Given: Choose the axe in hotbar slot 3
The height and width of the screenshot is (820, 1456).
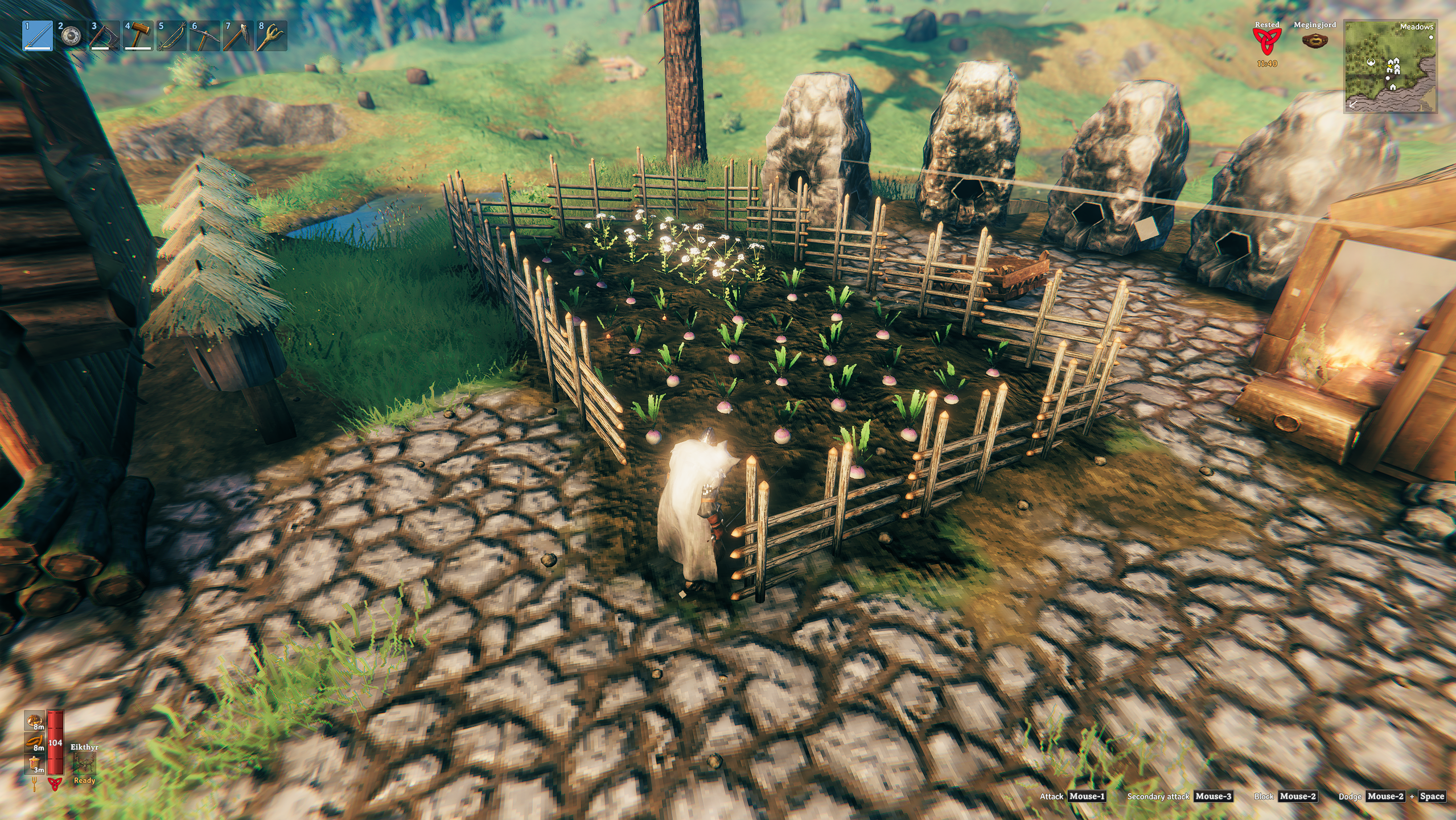Looking at the screenshot, I should (x=104, y=36).
